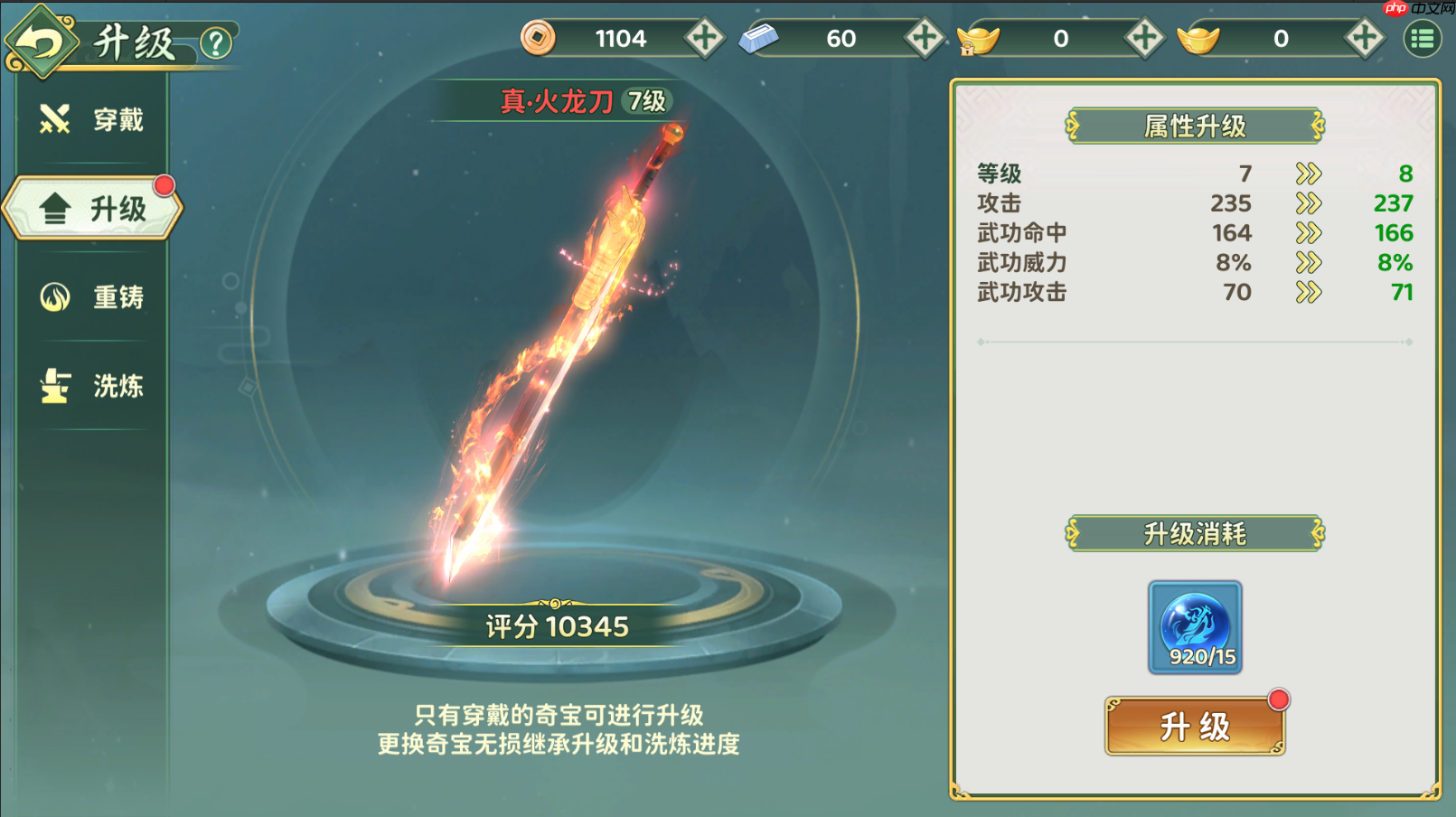Click the flame icon beside 重铸
Viewport: 1456px width, 817px height.
pyautogui.click(x=53, y=296)
